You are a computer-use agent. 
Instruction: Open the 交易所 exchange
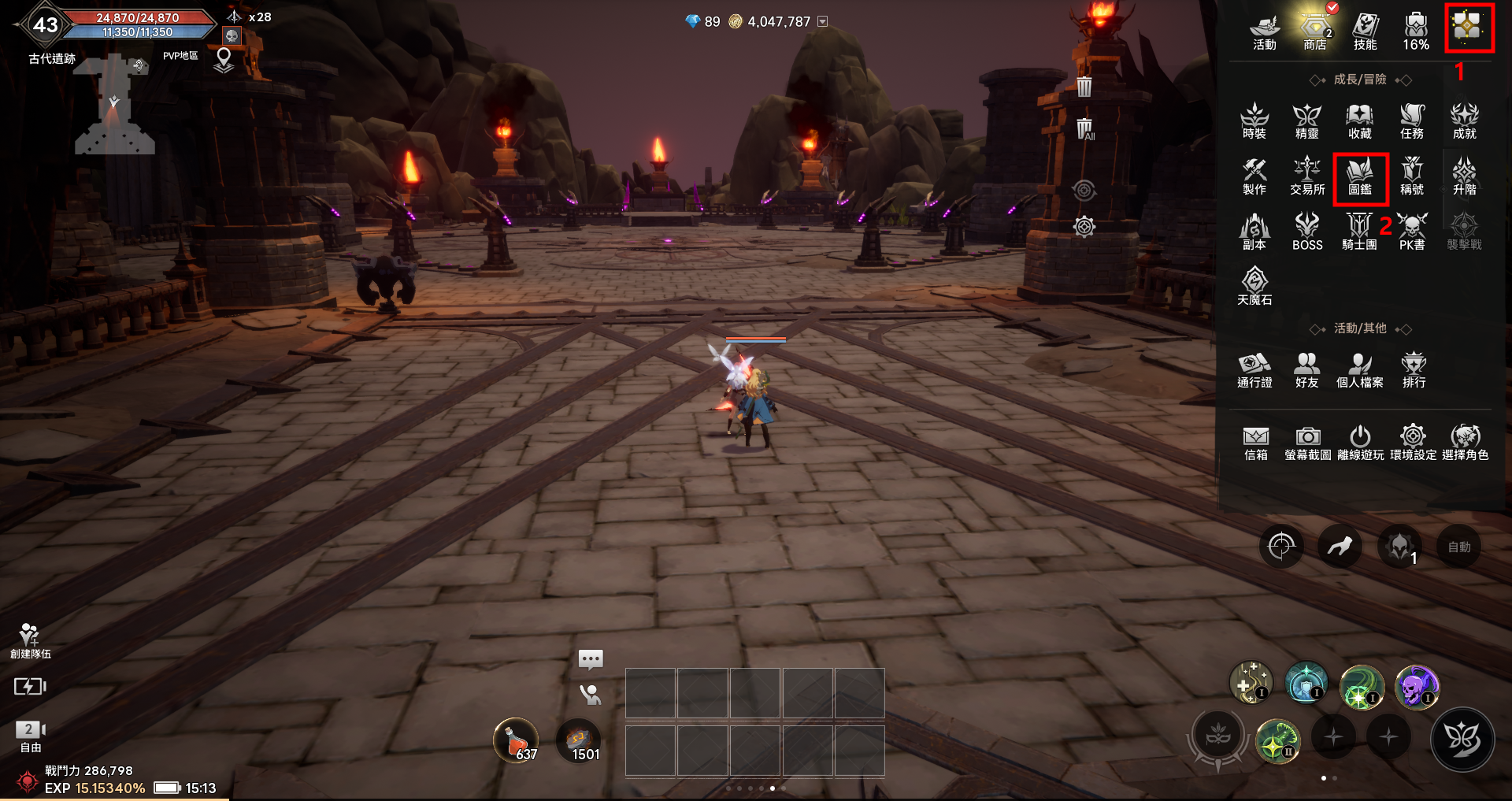coord(1307,176)
